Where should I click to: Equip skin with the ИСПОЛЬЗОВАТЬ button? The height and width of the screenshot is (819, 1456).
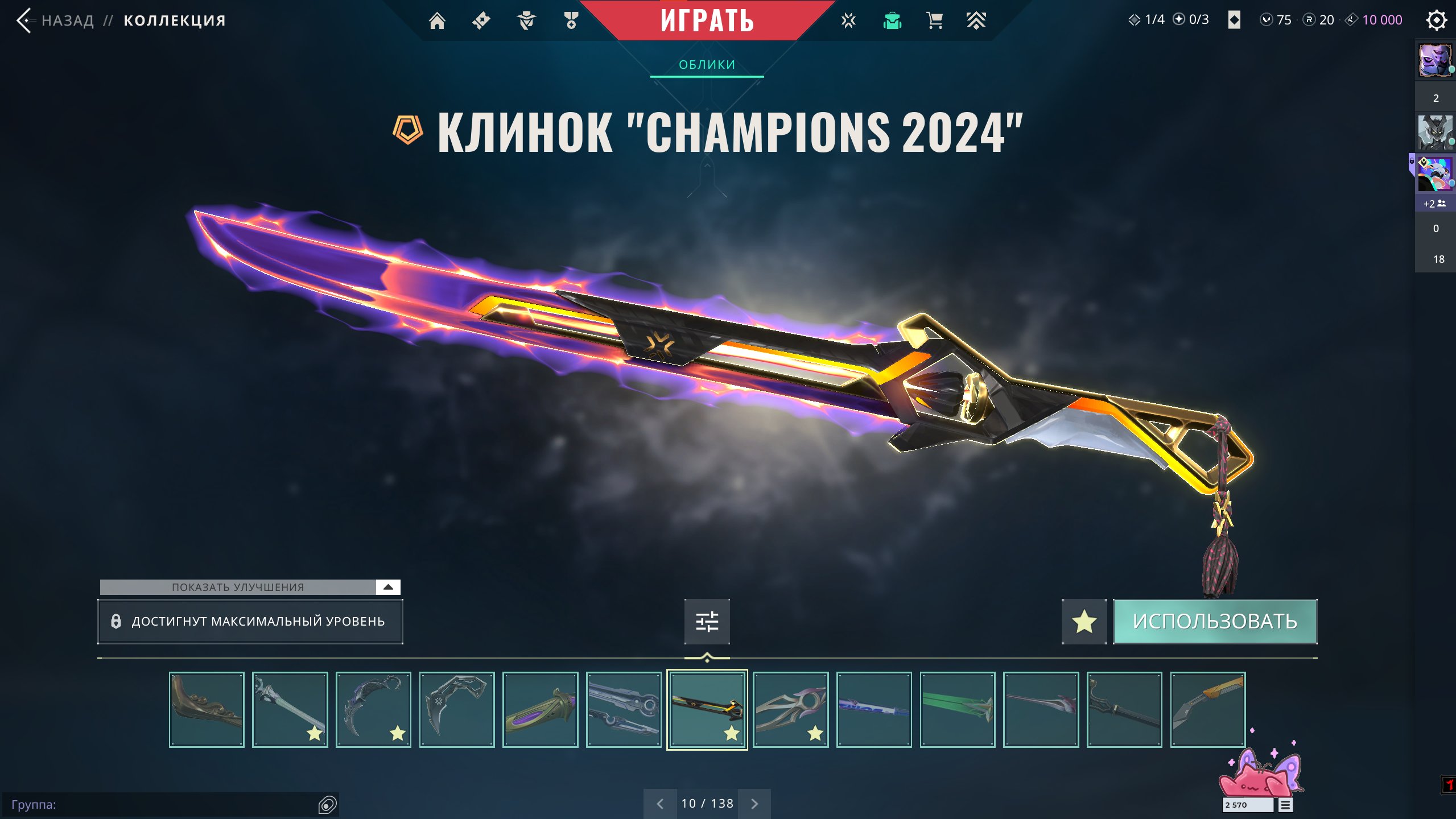1215,621
